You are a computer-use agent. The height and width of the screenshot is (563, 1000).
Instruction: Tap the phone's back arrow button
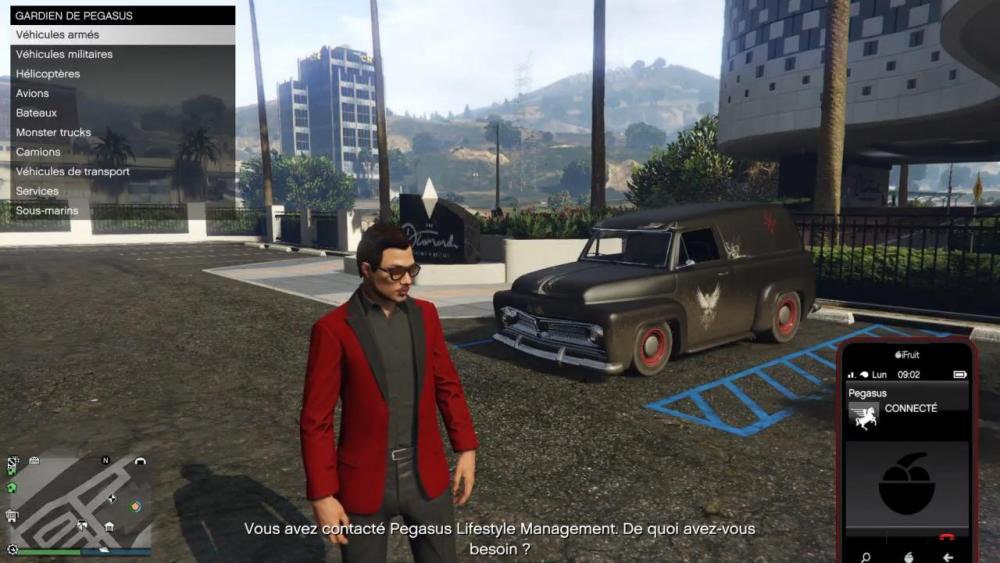pos(947,557)
